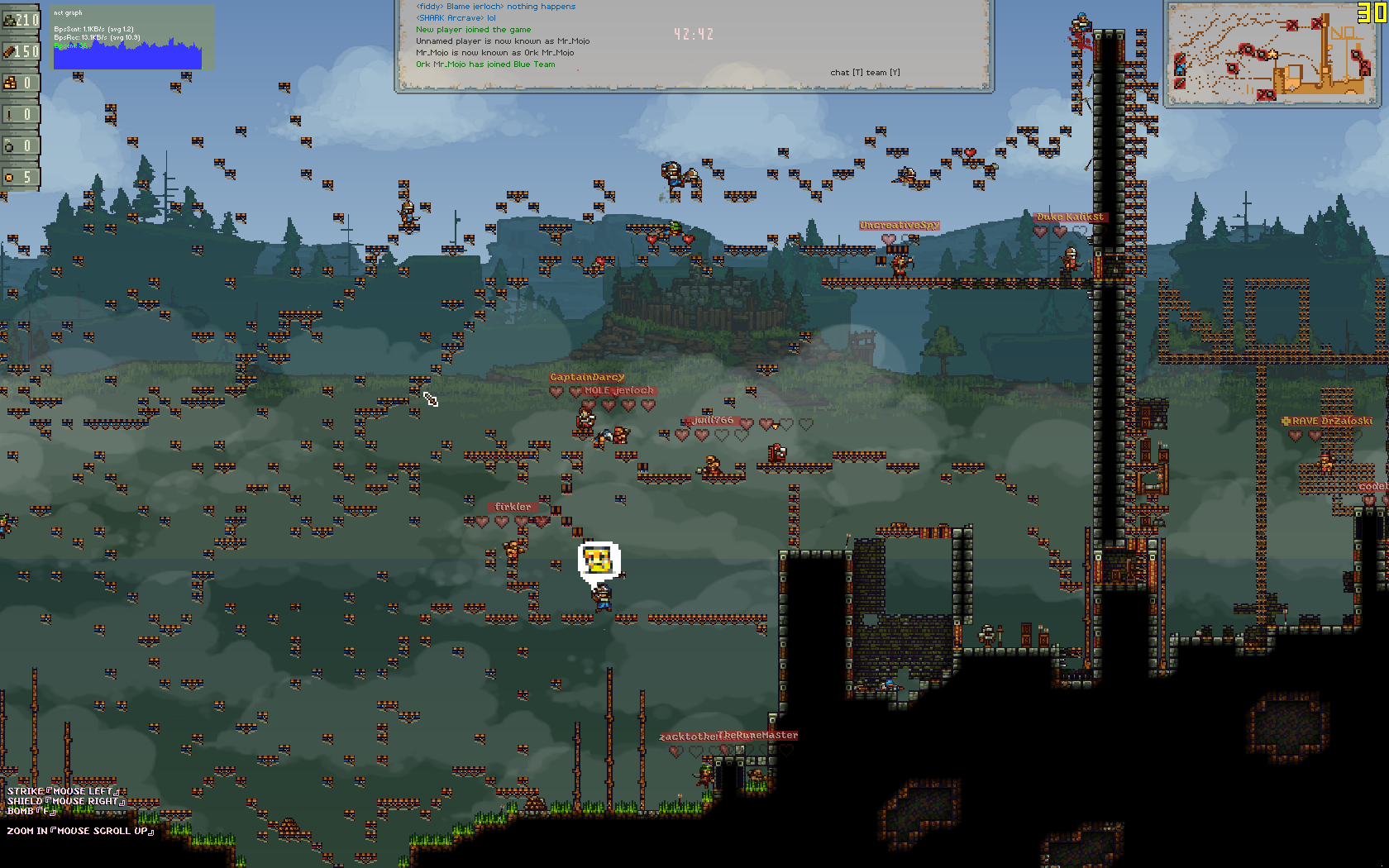Screen dimensions: 1389x868
Task: Select the stone resource slot
Action: (x=20, y=19)
